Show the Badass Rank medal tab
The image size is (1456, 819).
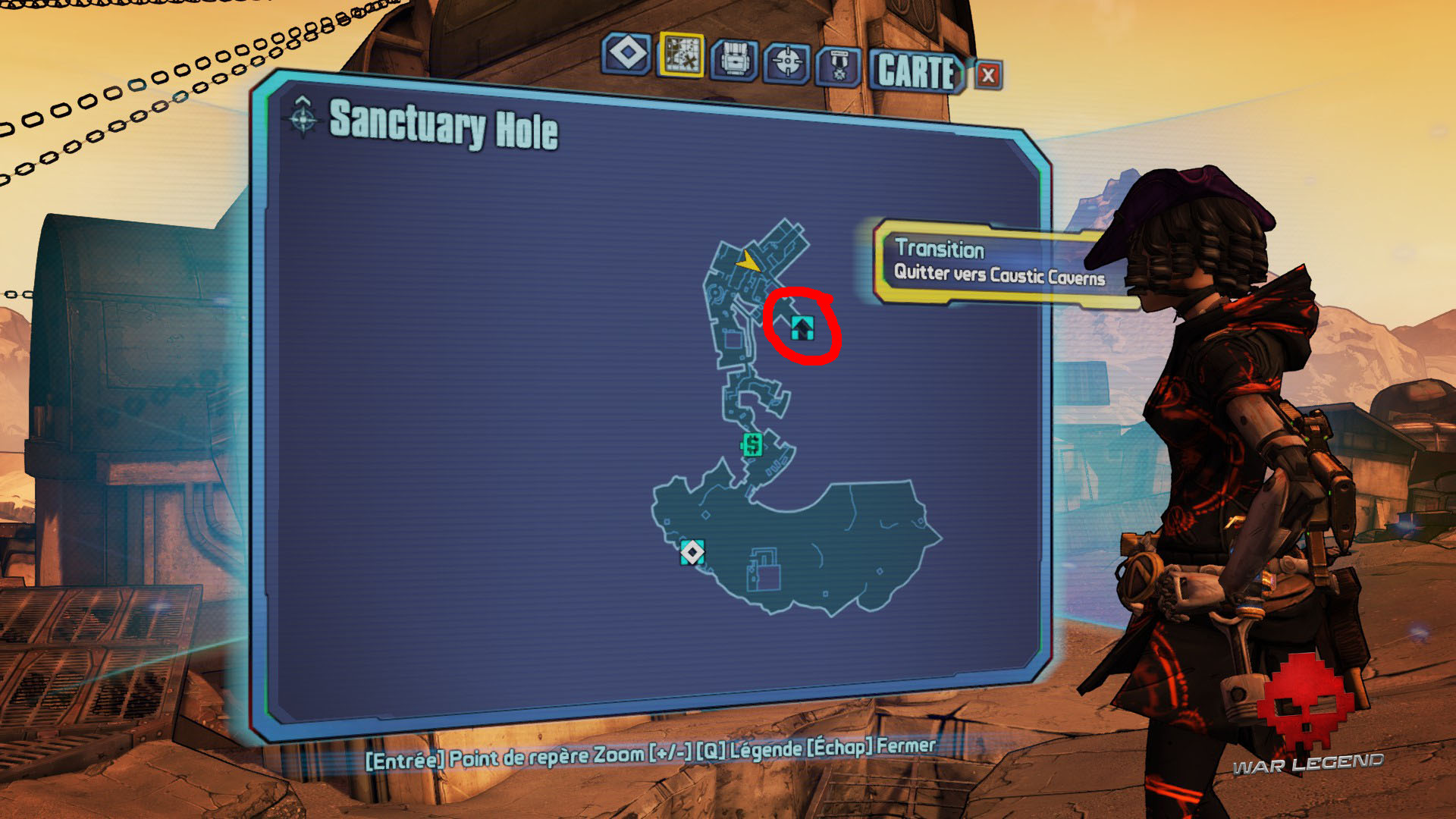[839, 67]
